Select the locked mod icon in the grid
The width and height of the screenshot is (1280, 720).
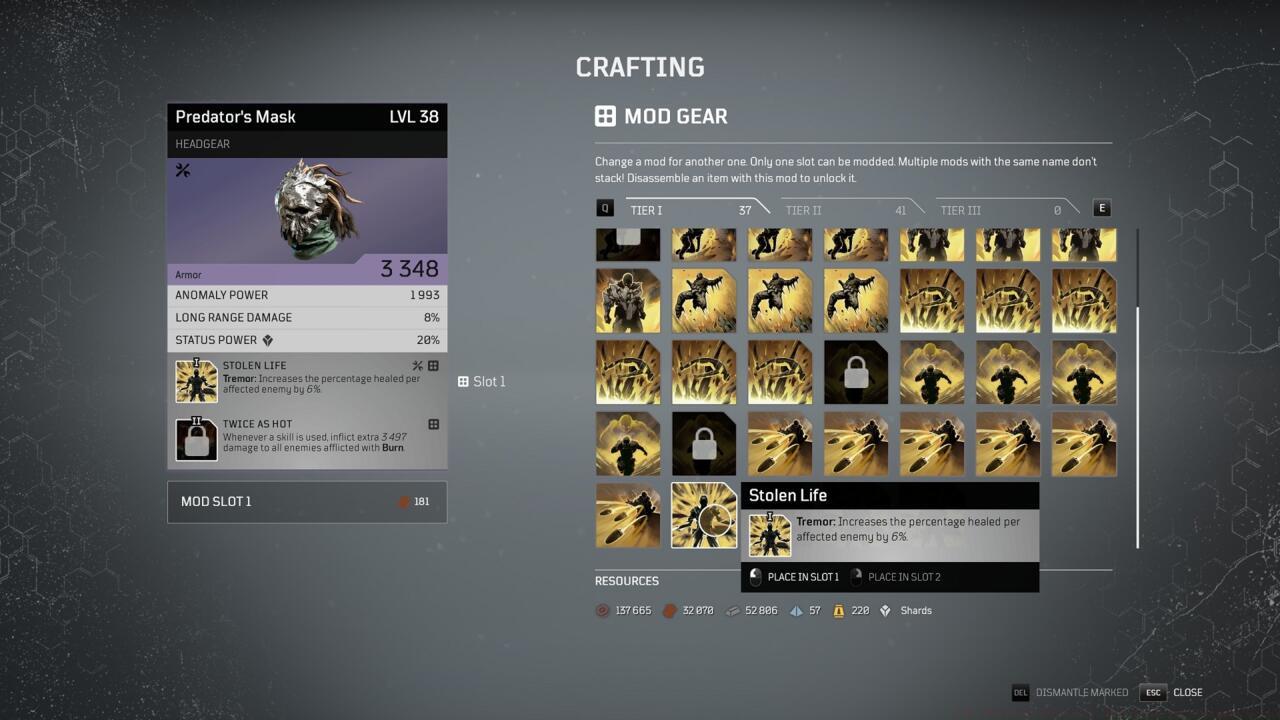pos(855,371)
